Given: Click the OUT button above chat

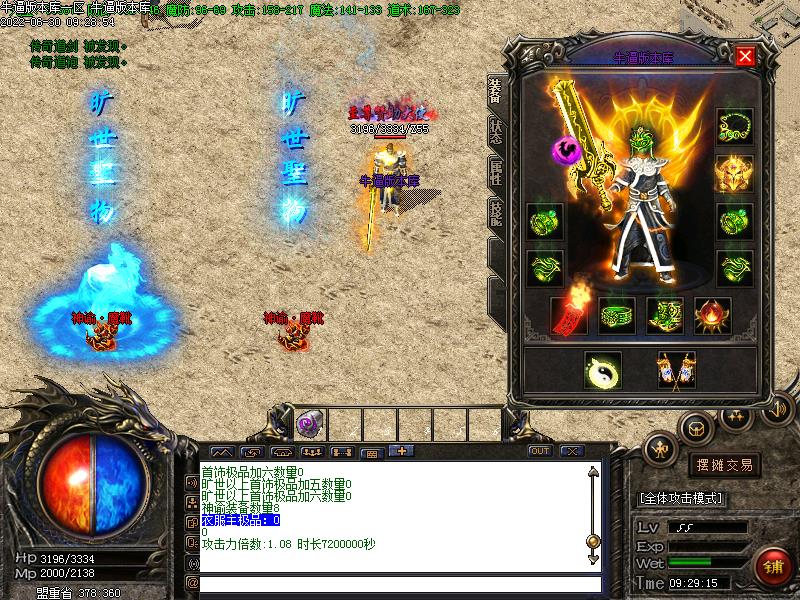Looking at the screenshot, I should (x=540, y=451).
